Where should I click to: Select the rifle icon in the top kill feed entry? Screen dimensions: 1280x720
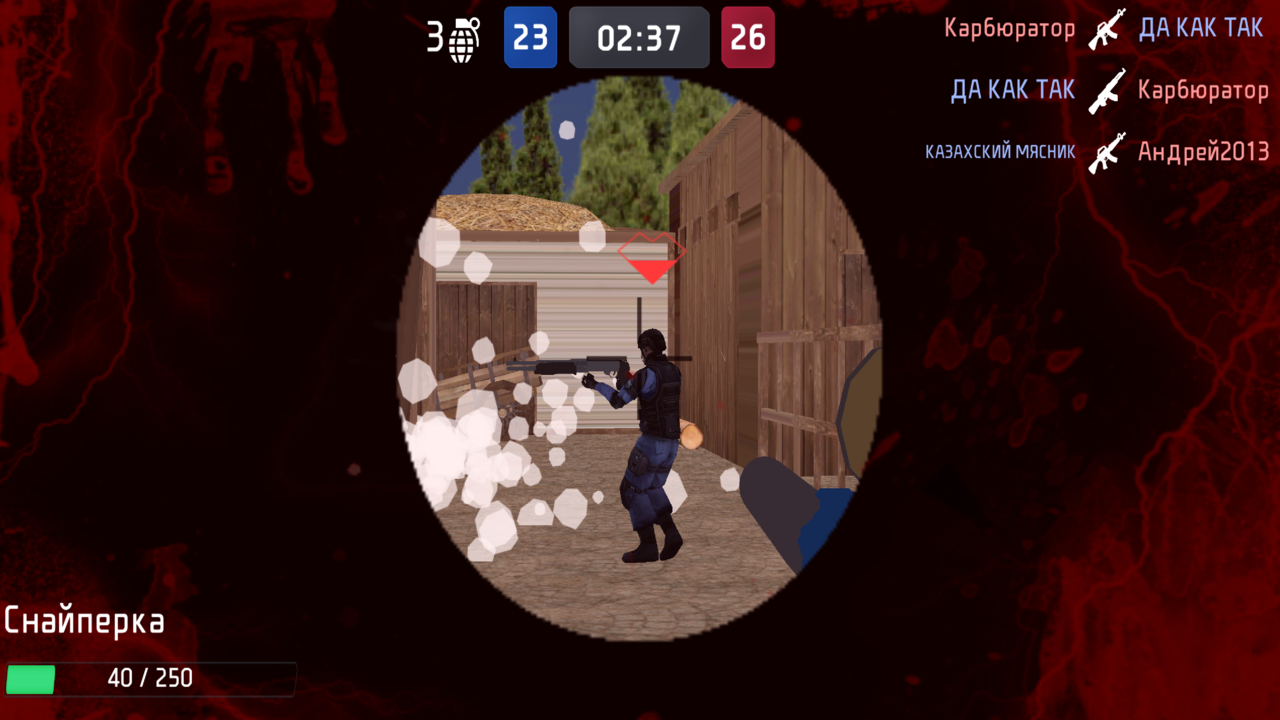point(1106,29)
